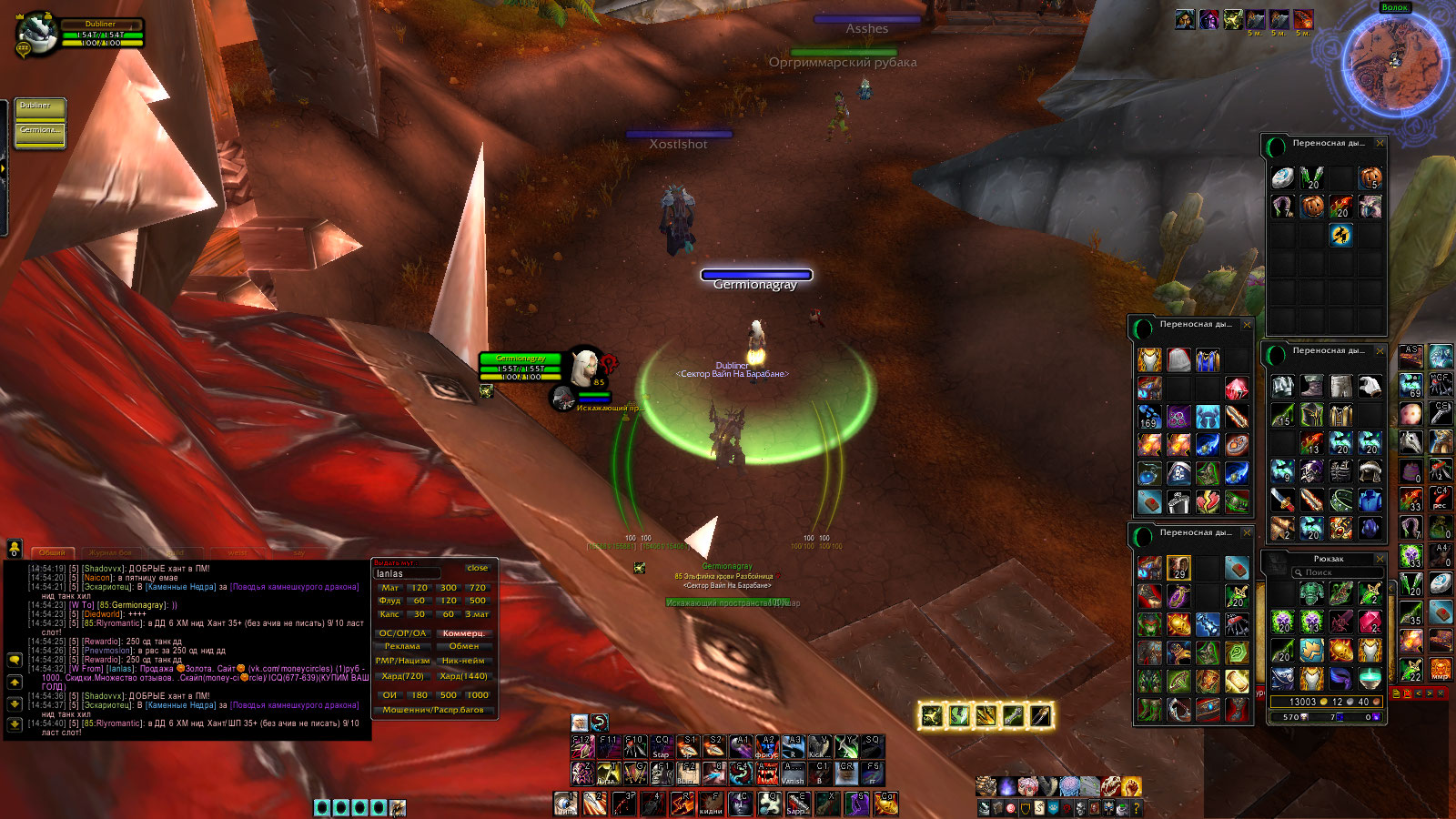The image size is (1456, 819).
Task: Close the Рюкзак backpack window
Action: [1380, 559]
